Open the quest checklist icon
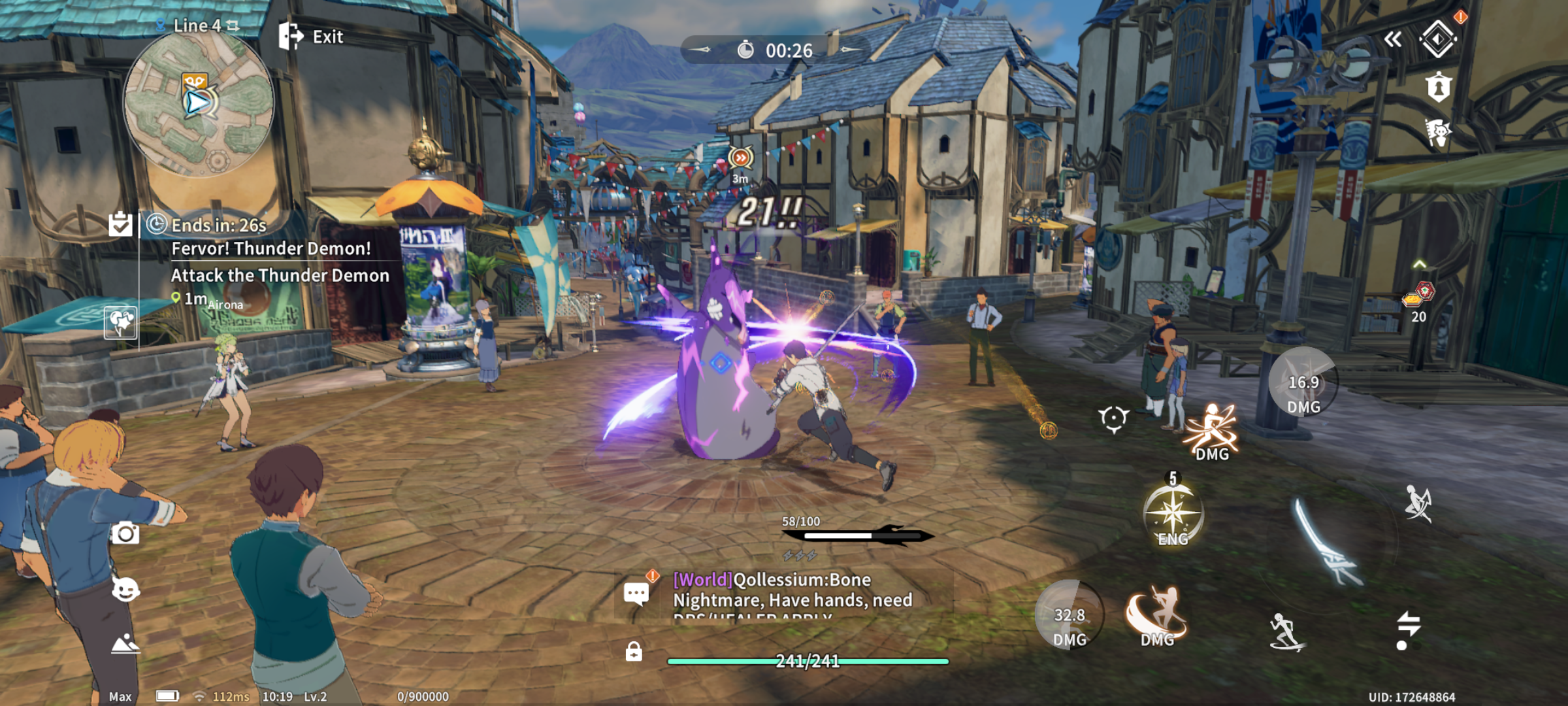The image size is (1568, 706). [120, 224]
